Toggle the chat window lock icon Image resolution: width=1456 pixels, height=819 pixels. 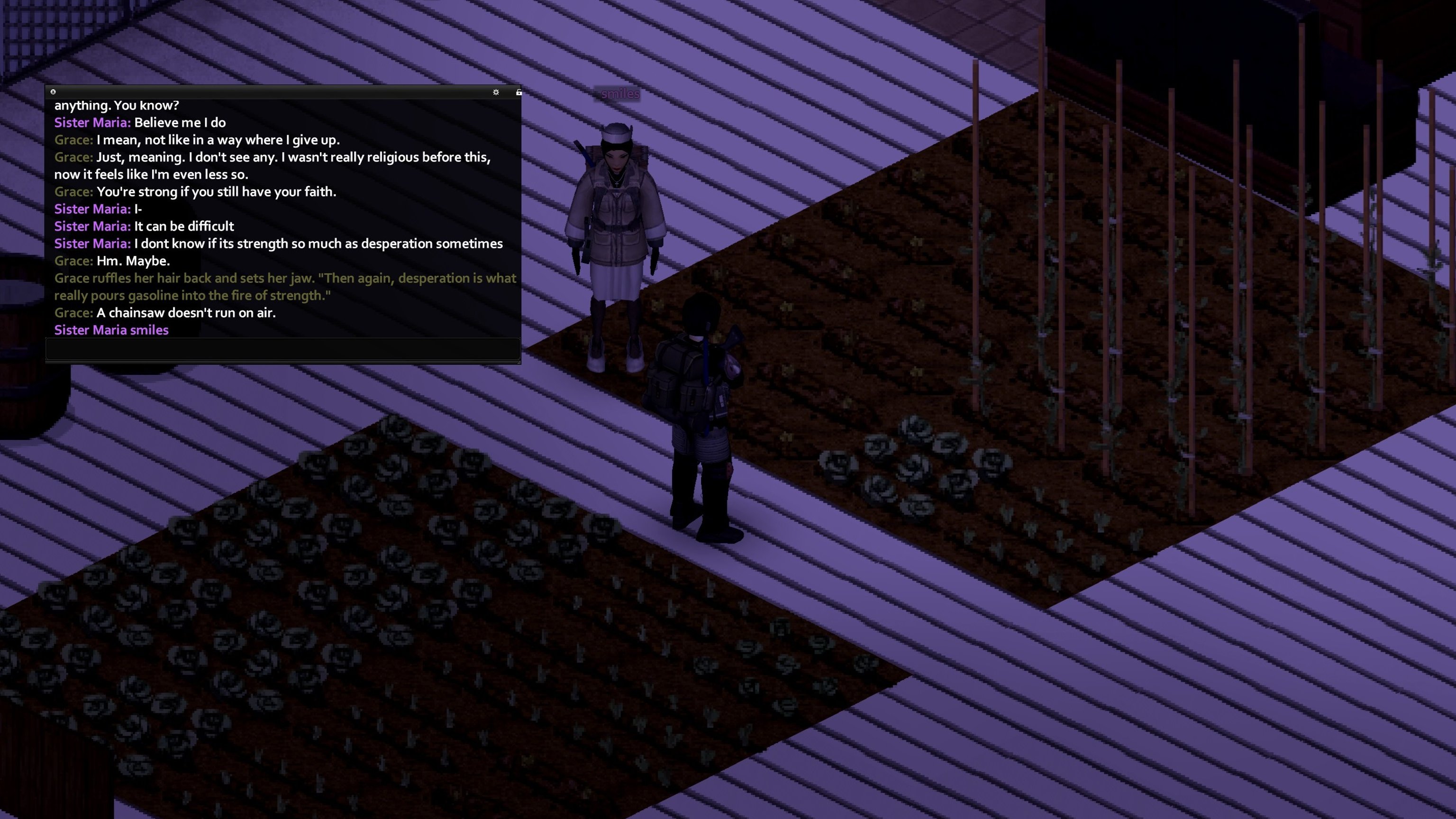coord(519,92)
